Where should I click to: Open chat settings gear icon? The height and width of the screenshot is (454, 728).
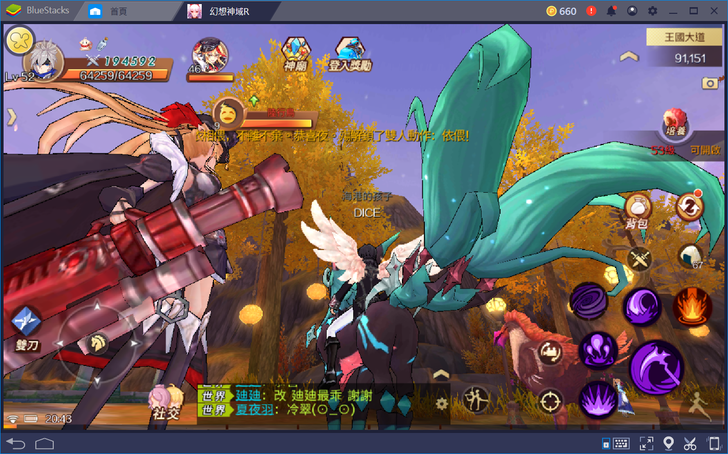click(442, 403)
